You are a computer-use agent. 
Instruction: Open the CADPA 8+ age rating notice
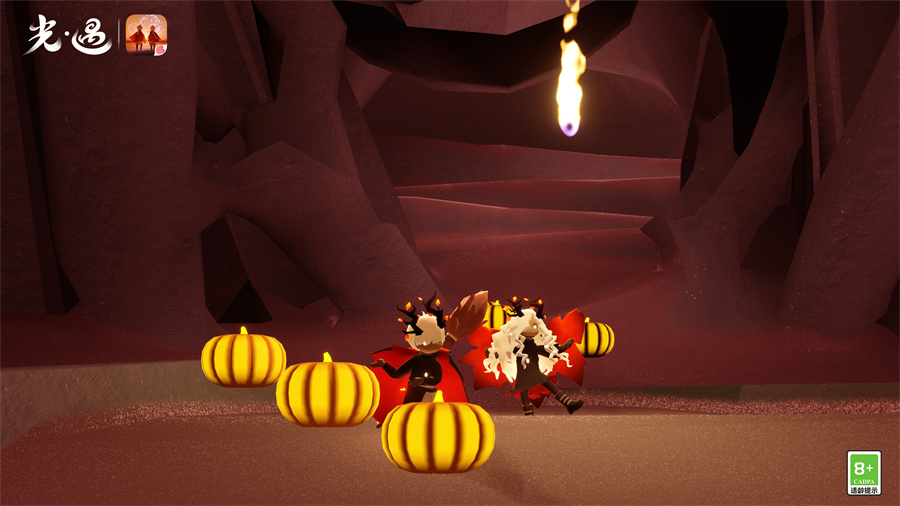[864, 472]
